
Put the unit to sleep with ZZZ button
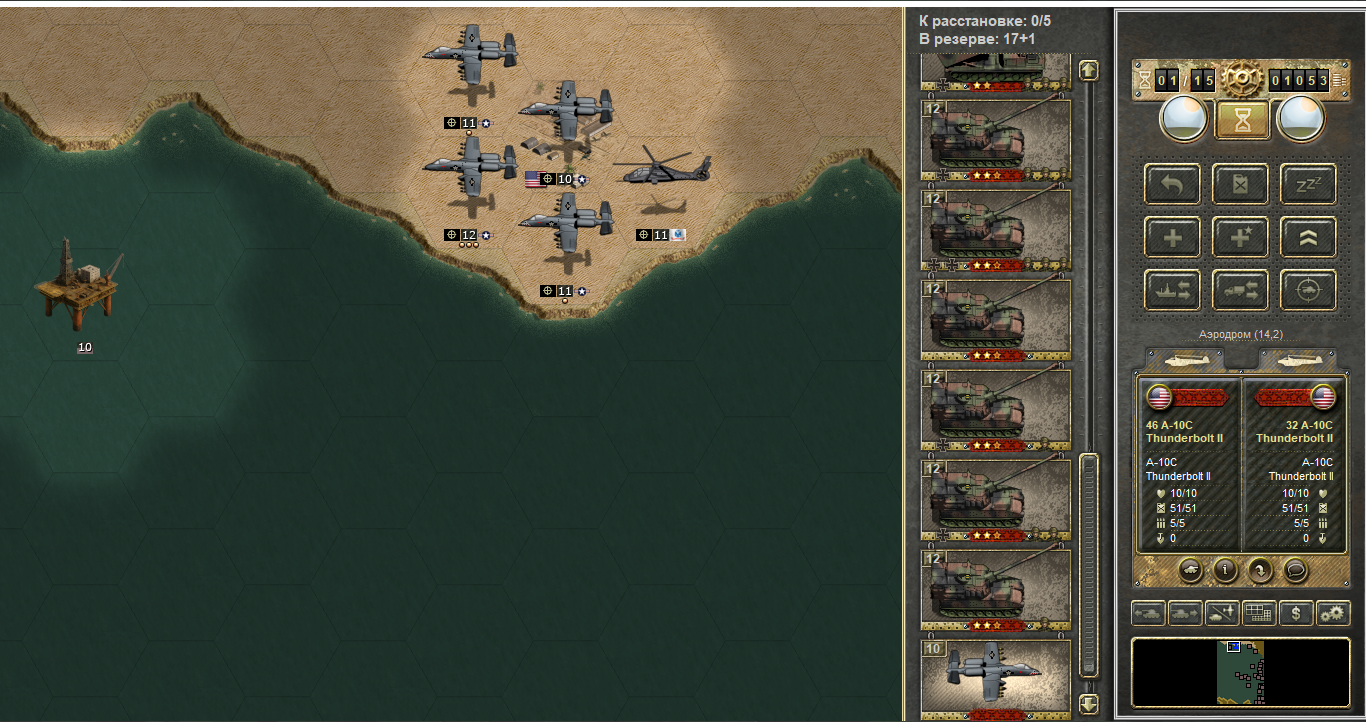tap(1308, 184)
